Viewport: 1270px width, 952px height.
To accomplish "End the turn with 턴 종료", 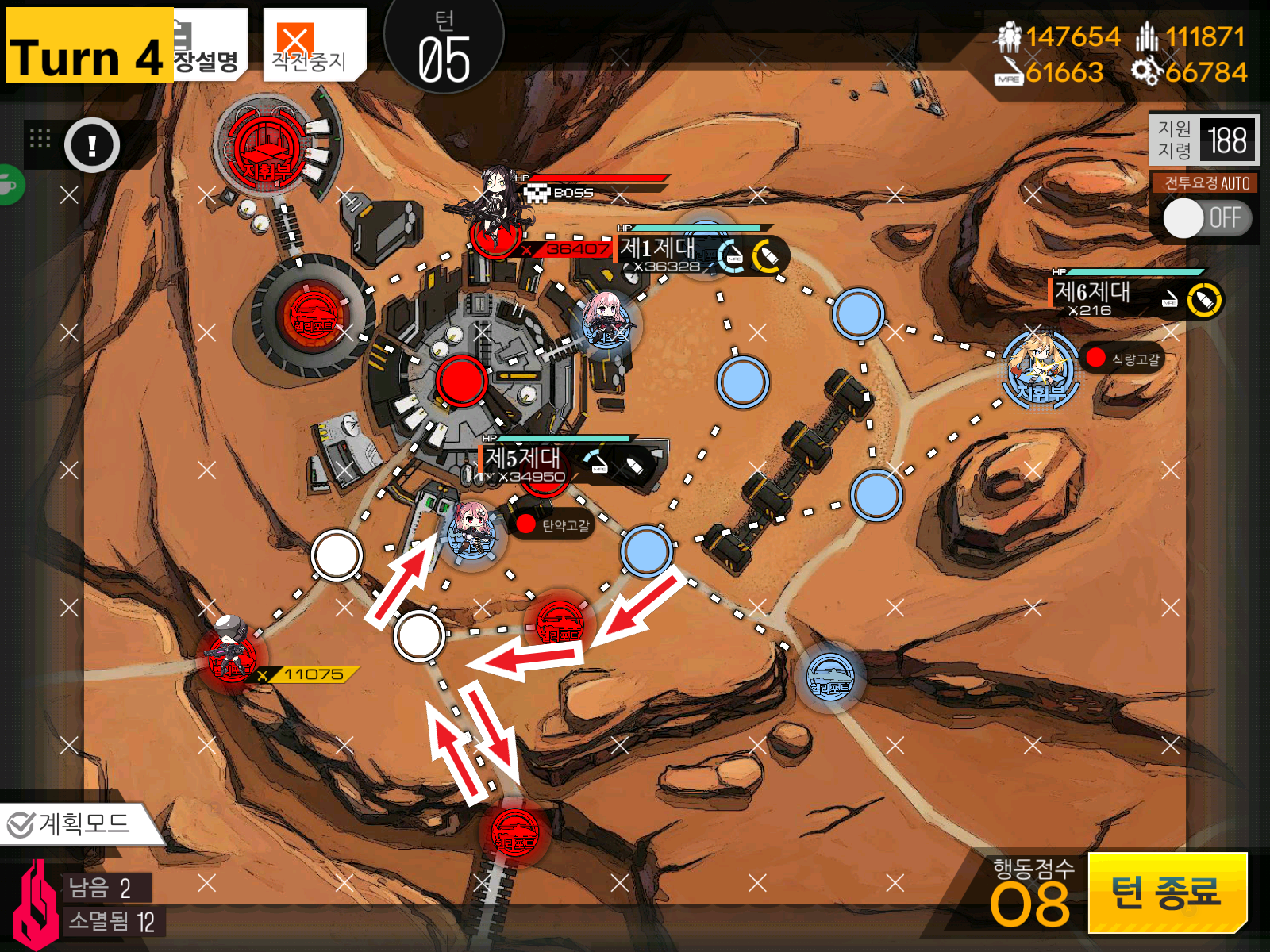I will click(1165, 892).
